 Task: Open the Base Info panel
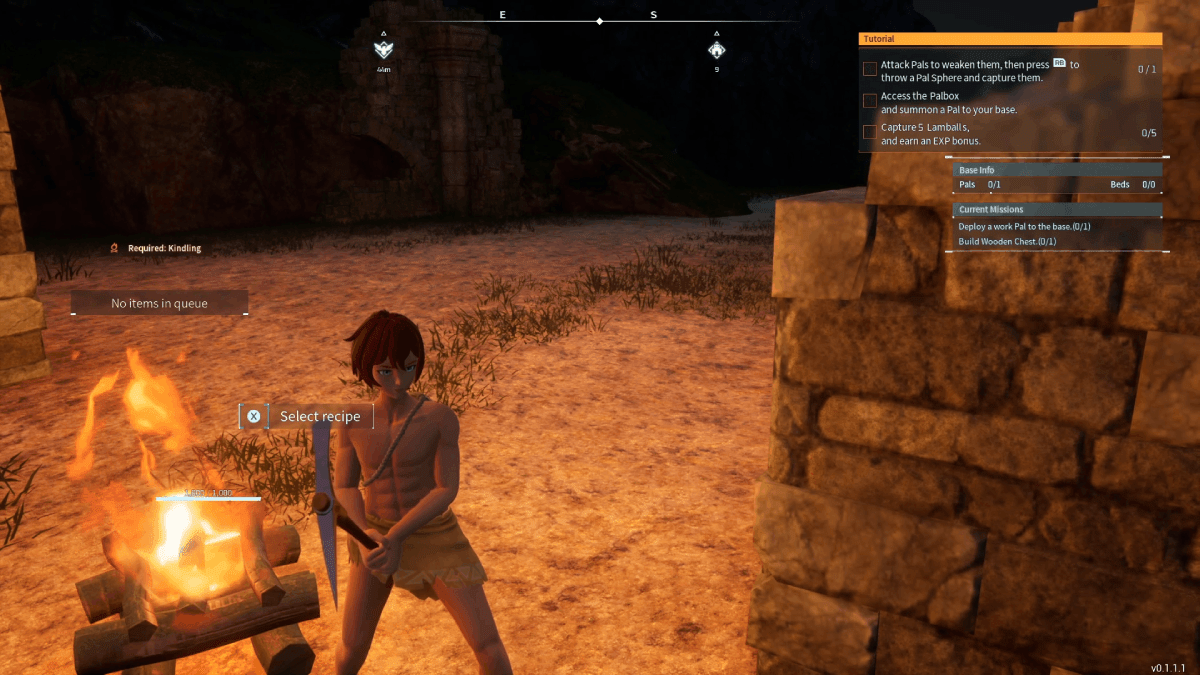[1057, 170]
